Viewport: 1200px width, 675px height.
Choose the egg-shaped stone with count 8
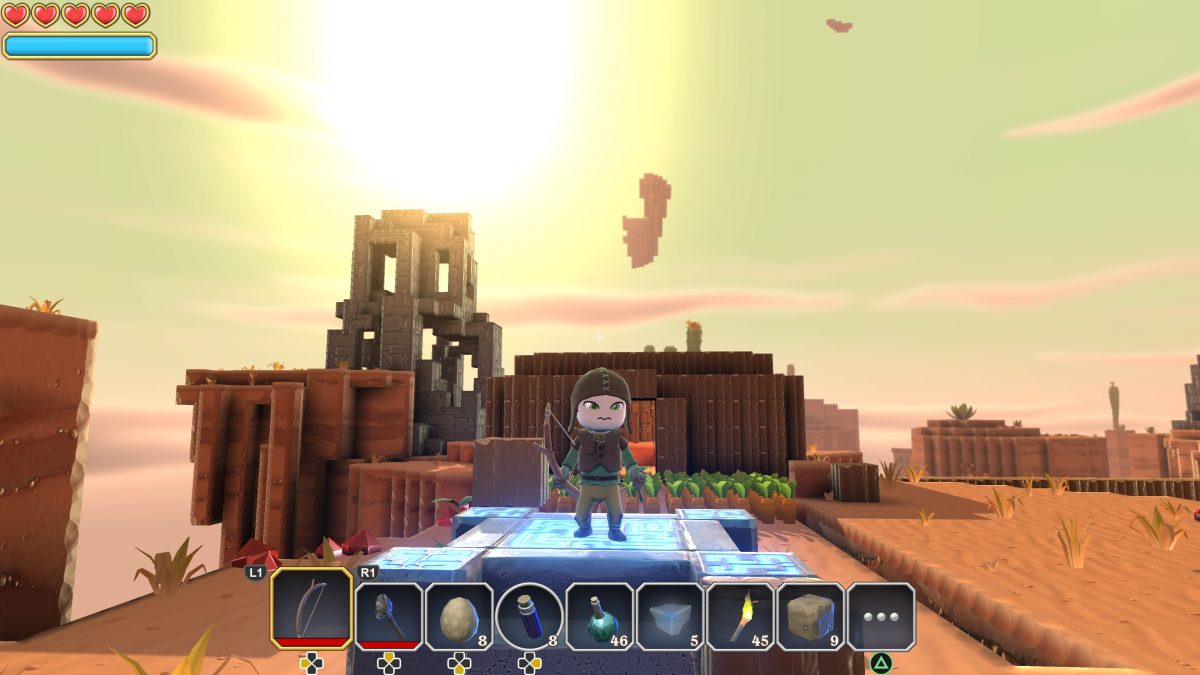pos(459,616)
